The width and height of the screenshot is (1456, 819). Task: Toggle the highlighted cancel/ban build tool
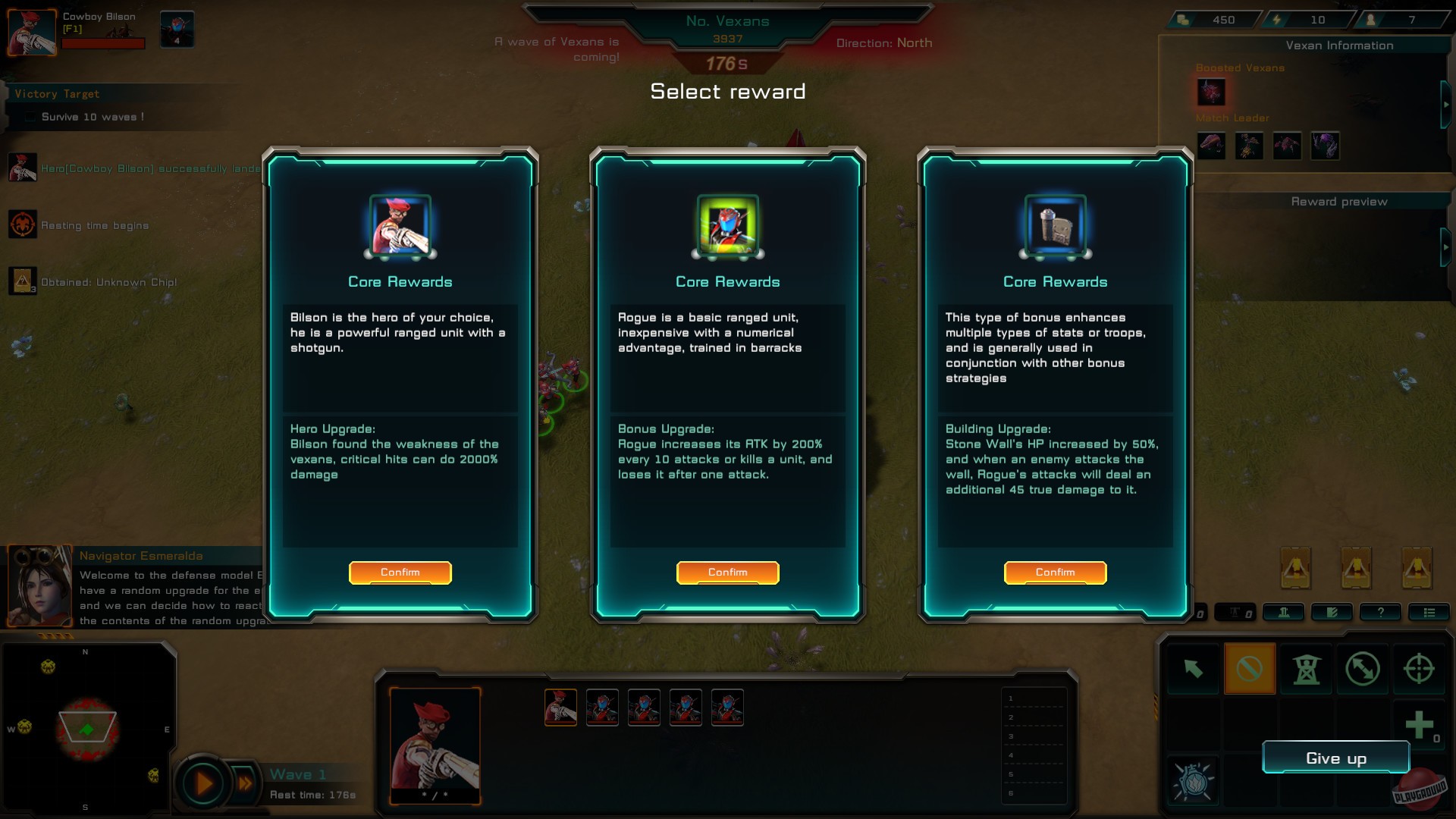tap(1250, 670)
